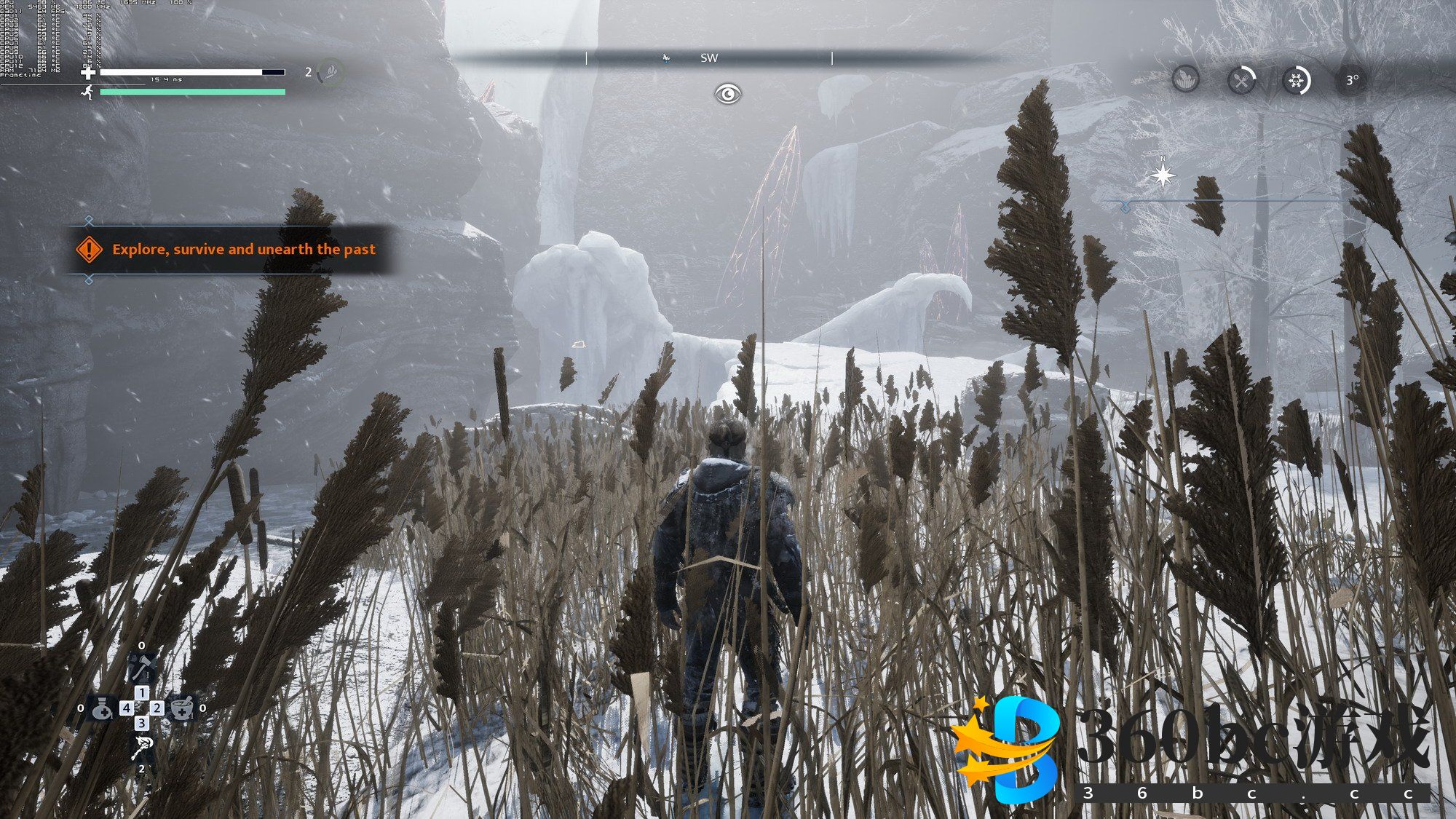1456x819 pixels.
Task: Select the axe quick slot
Action: tap(141, 666)
